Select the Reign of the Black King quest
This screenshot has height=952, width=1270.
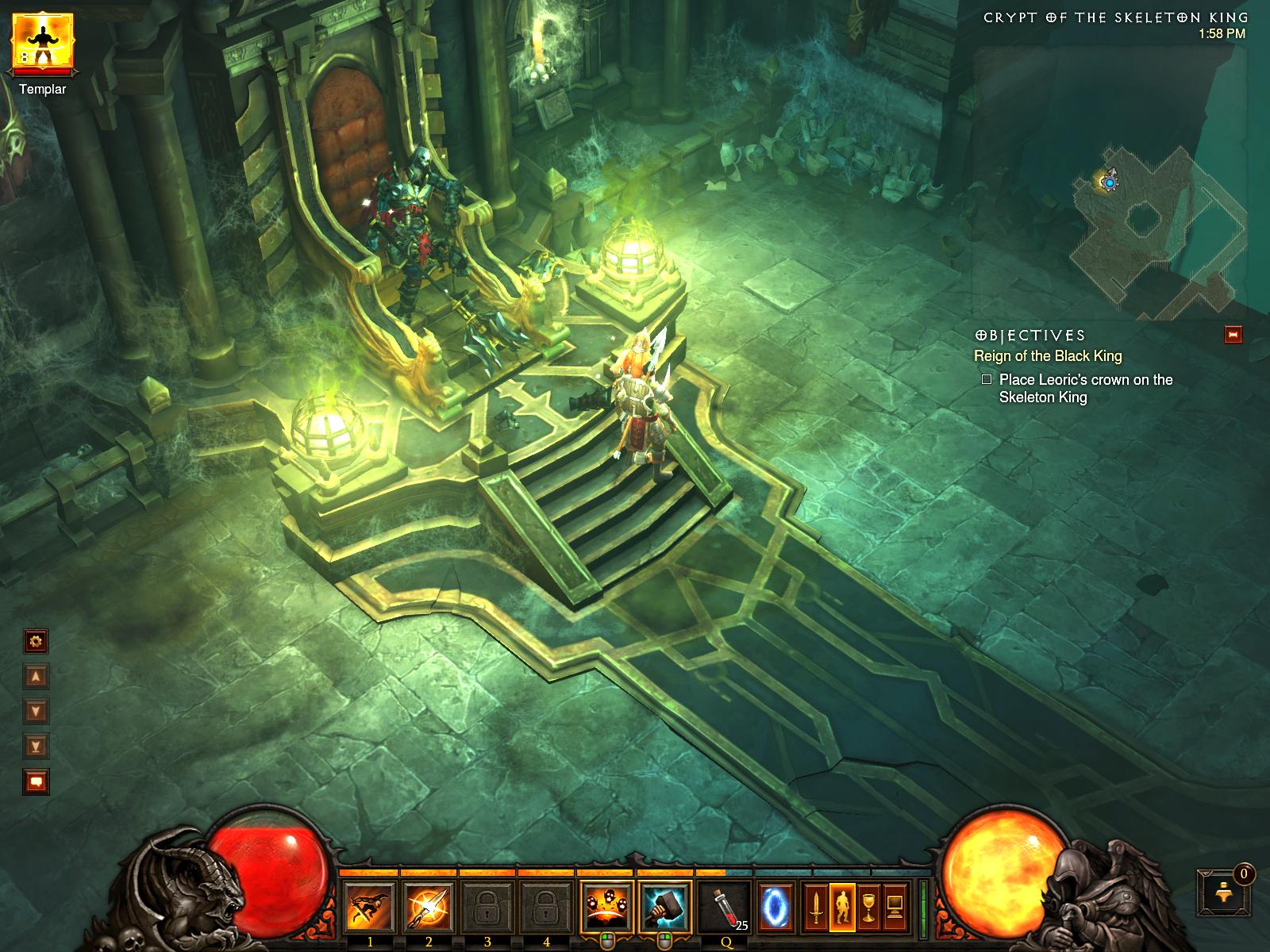1048,356
